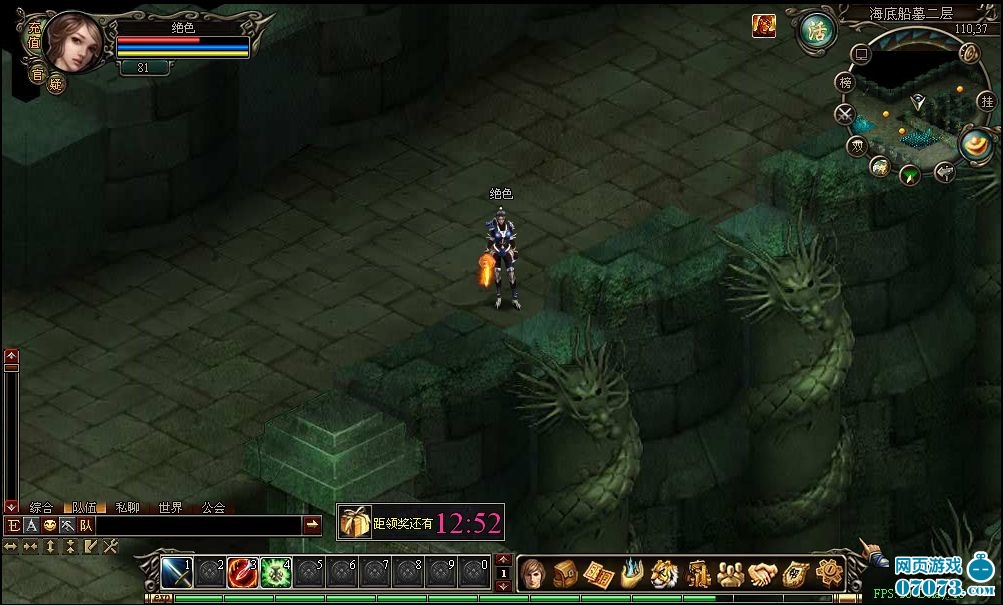Screen dimensions: 1003x605
Task: Claim the gift box reward timer
Action: pyautogui.click(x=354, y=521)
